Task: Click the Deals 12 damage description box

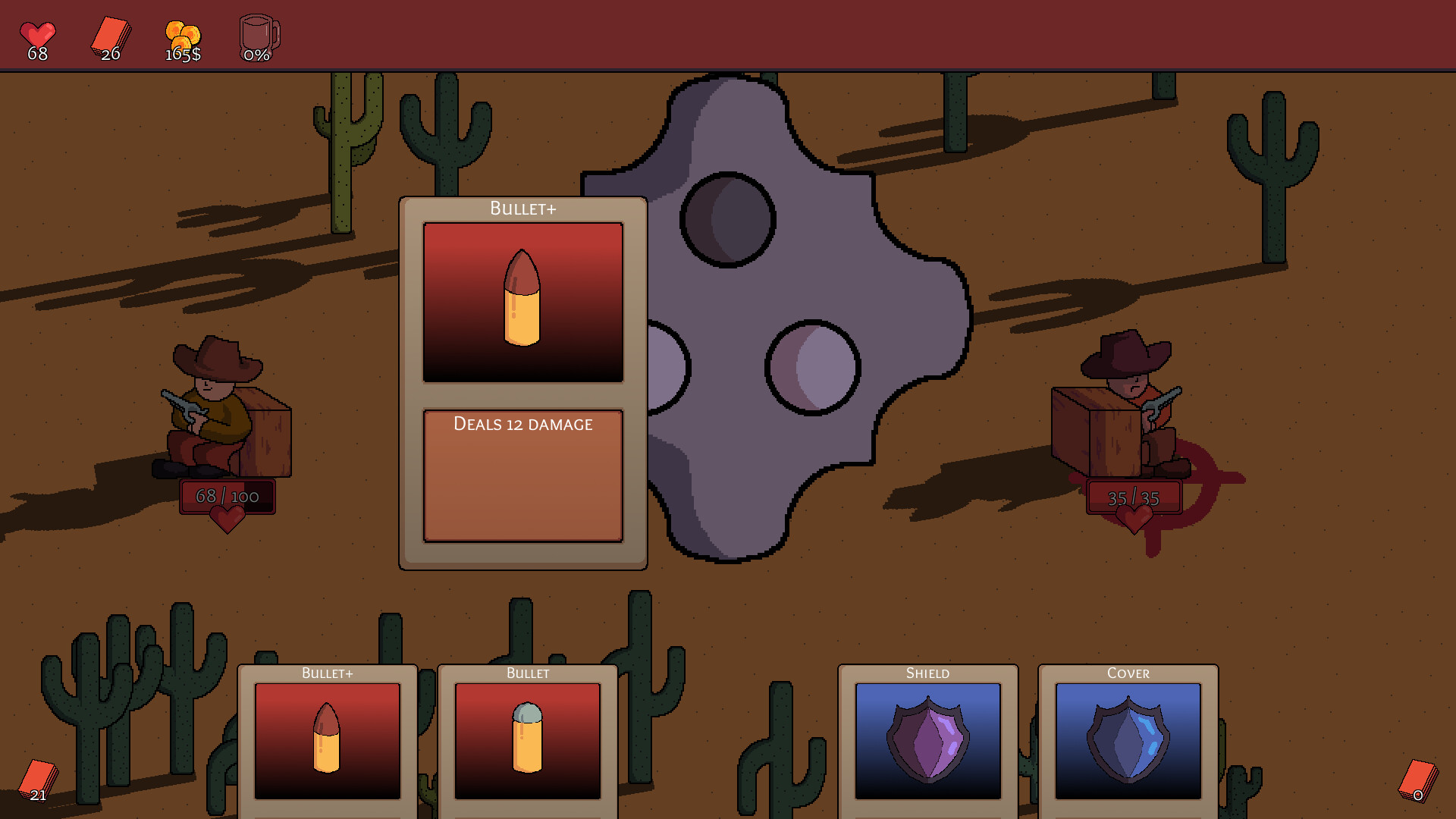Action: (522, 475)
